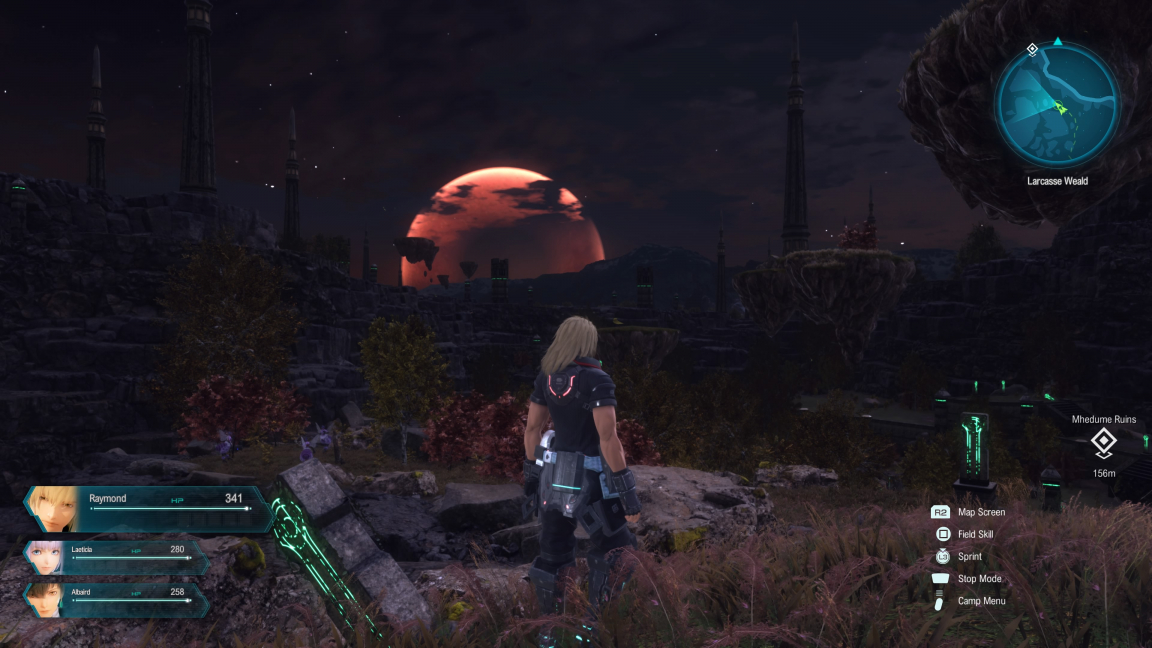Click the Mhedume Ruins destination marker
This screenshot has width=1152, height=648.
pyautogui.click(x=1102, y=441)
